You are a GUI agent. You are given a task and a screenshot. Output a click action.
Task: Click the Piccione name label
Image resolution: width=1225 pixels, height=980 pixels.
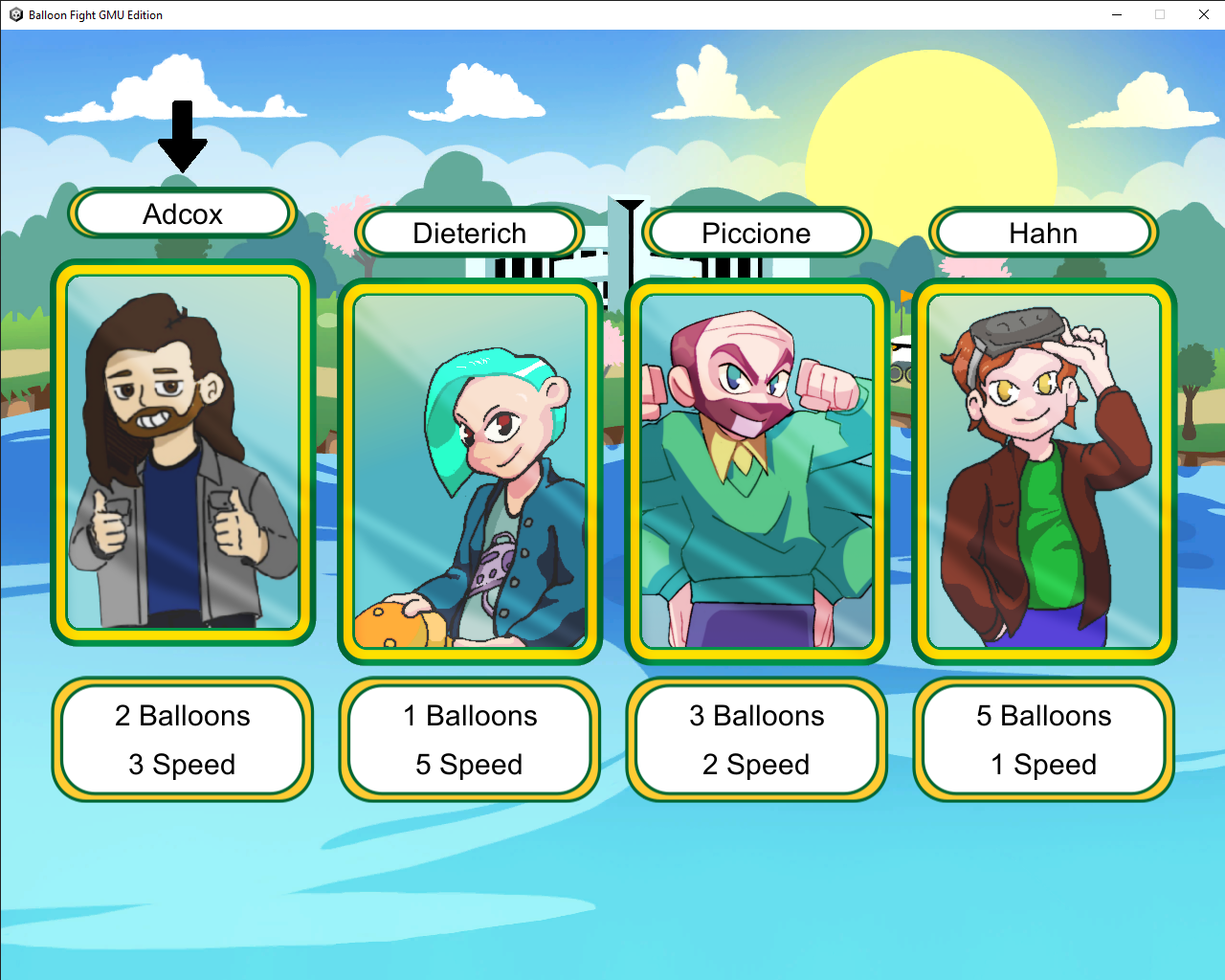click(756, 233)
